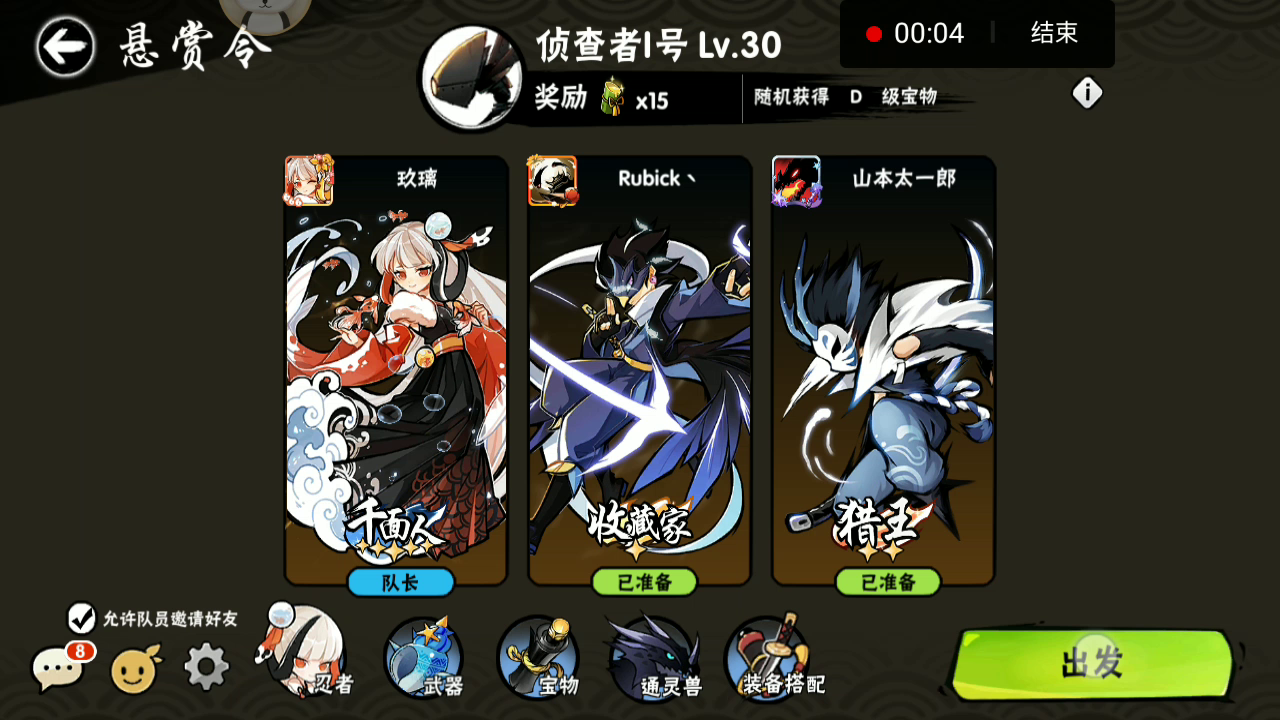Open the chat messages bubble
The height and width of the screenshot is (720, 1280).
(57, 668)
